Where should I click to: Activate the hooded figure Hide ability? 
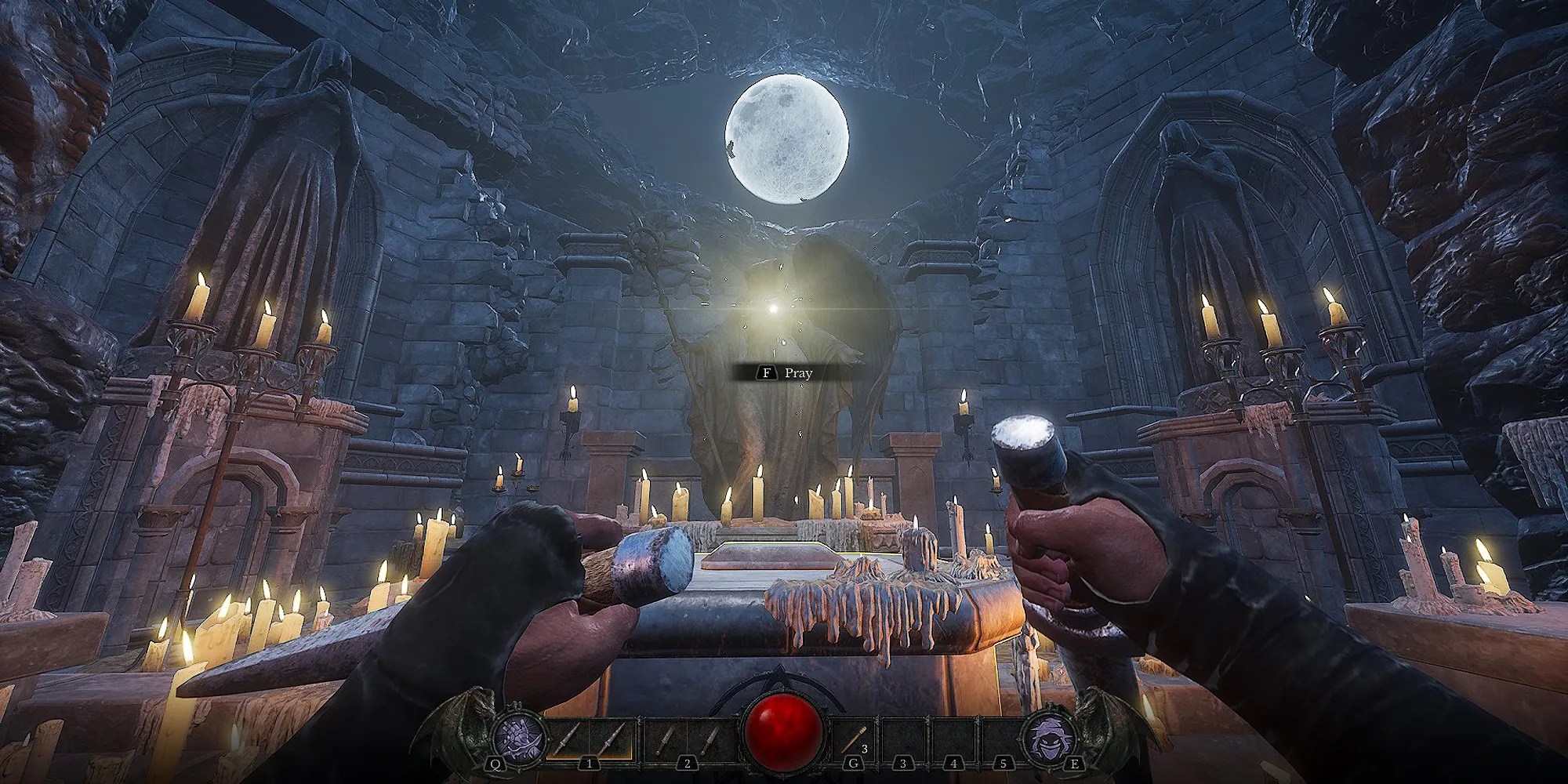point(1050,739)
